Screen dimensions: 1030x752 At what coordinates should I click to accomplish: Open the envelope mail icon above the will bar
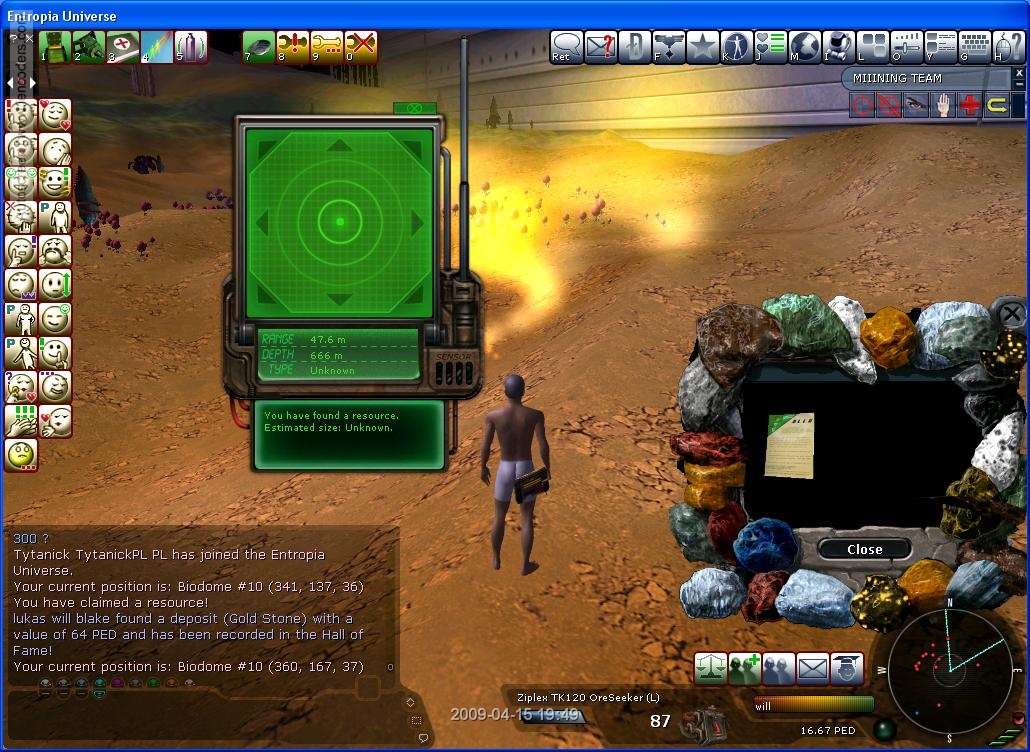click(813, 667)
